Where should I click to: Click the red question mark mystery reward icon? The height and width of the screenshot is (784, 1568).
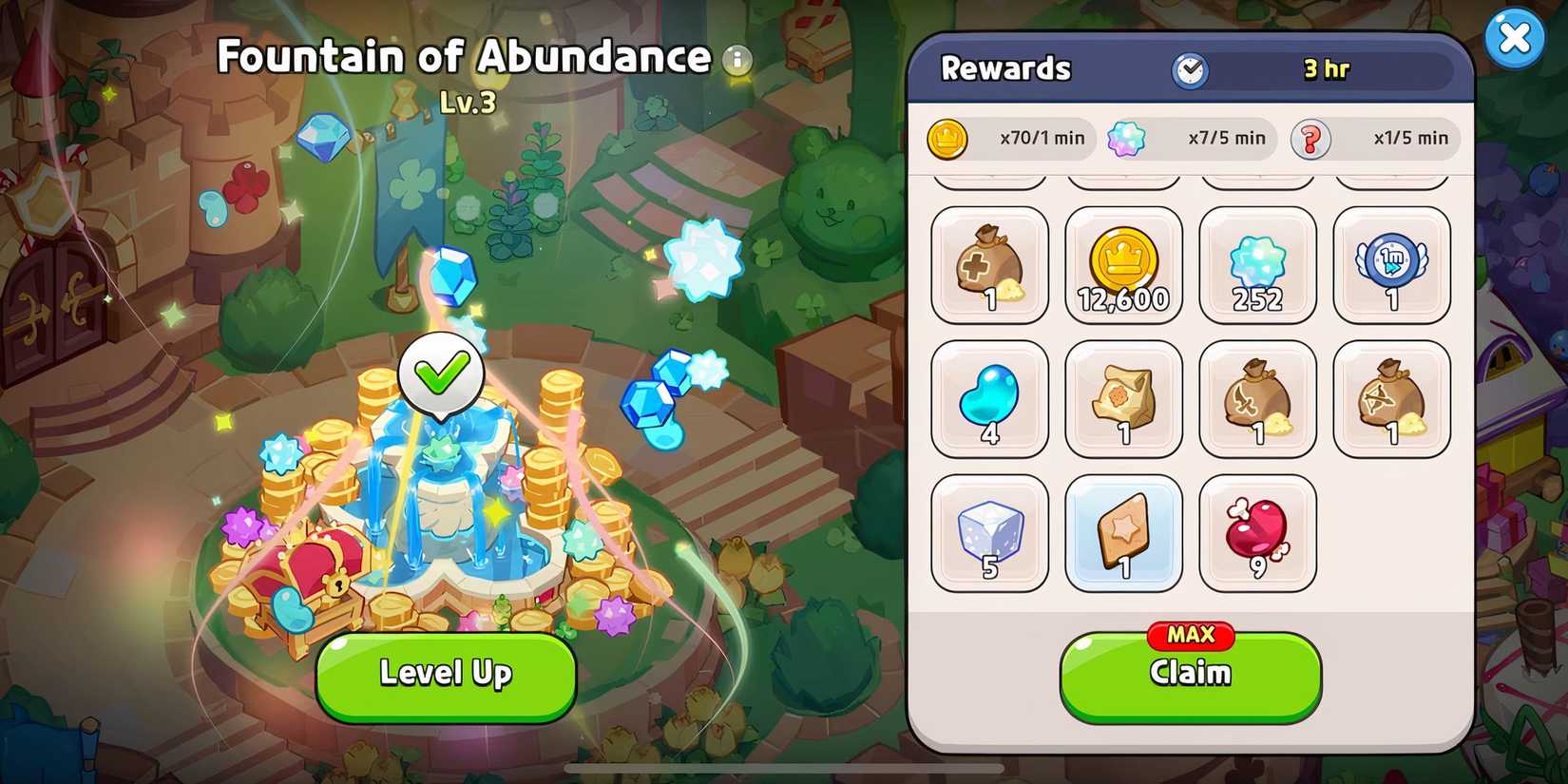pyautogui.click(x=1312, y=138)
